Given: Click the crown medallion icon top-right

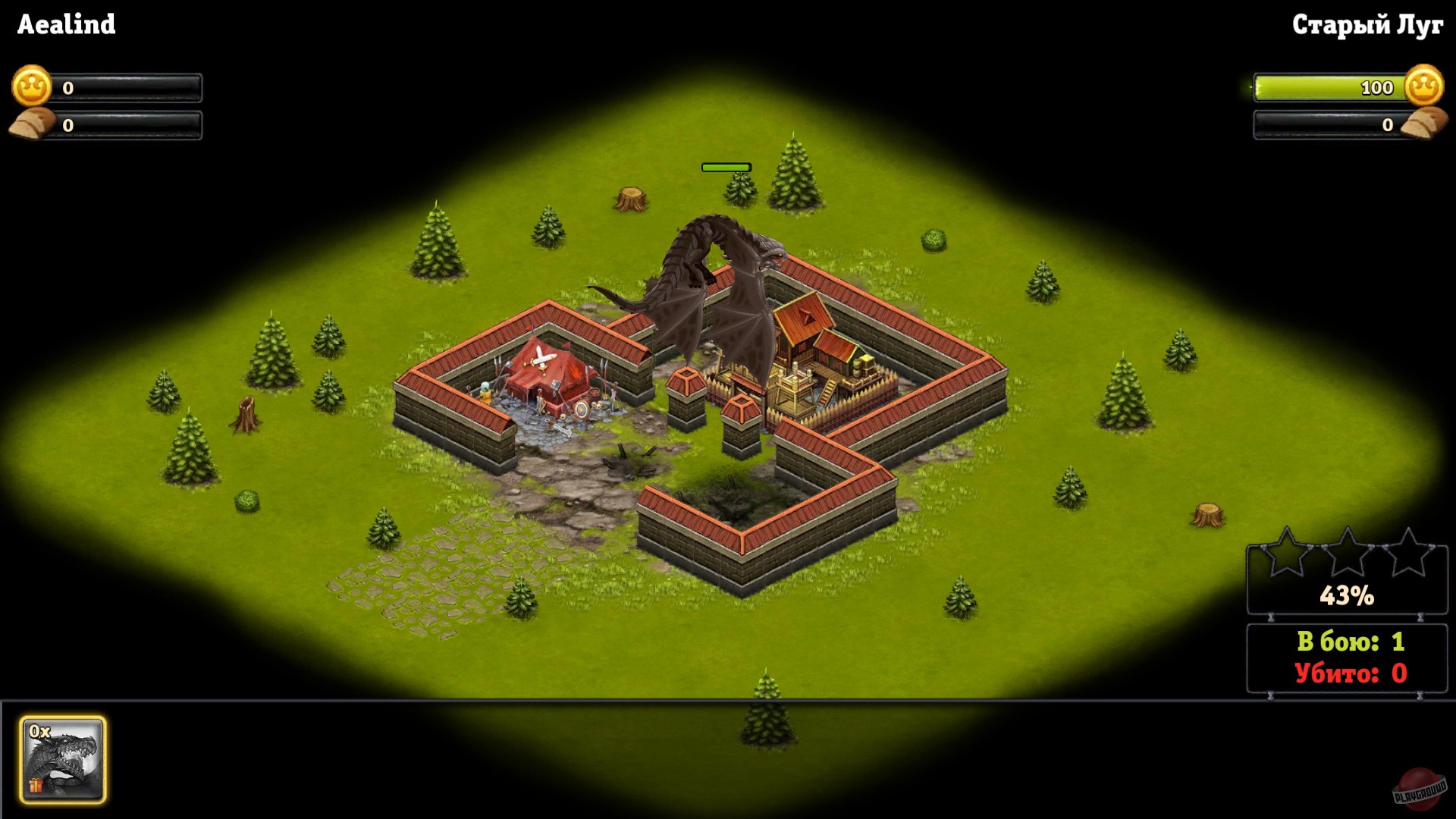Looking at the screenshot, I should pos(1423,87).
